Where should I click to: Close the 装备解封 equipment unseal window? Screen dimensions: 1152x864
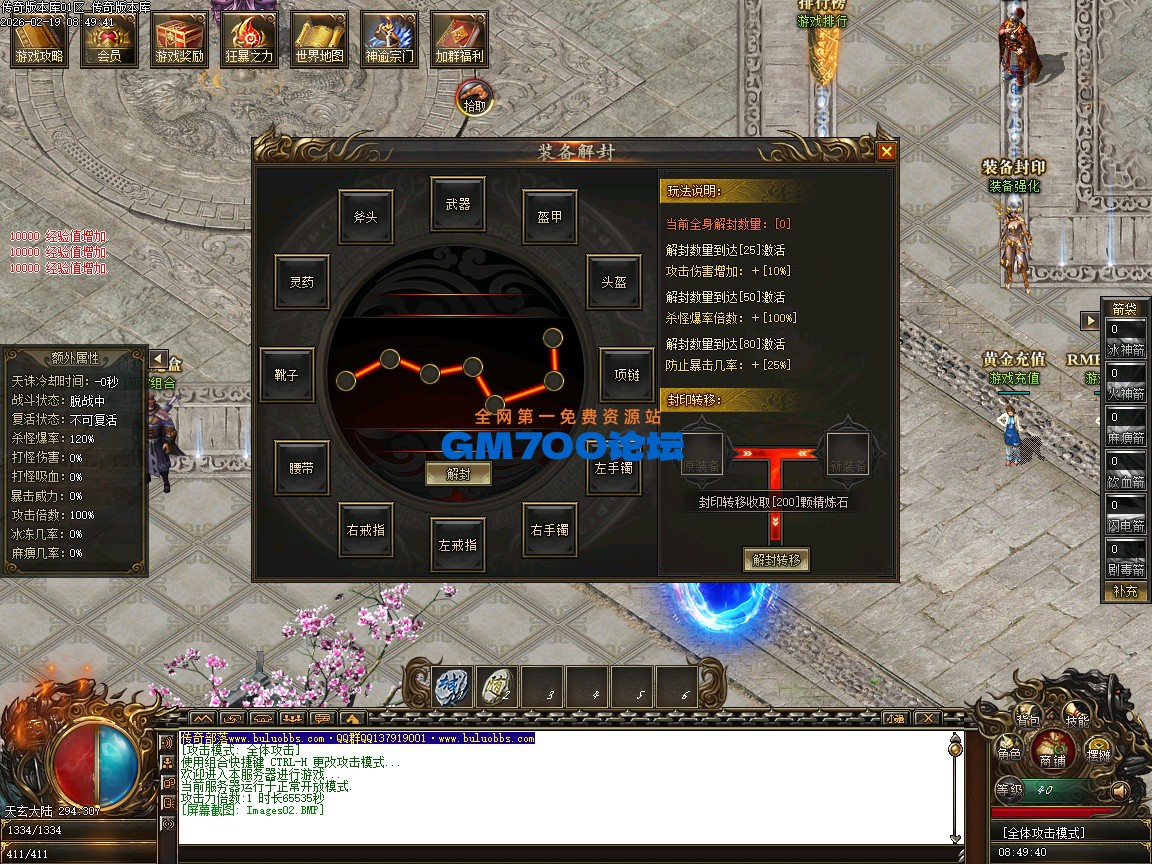[886, 152]
